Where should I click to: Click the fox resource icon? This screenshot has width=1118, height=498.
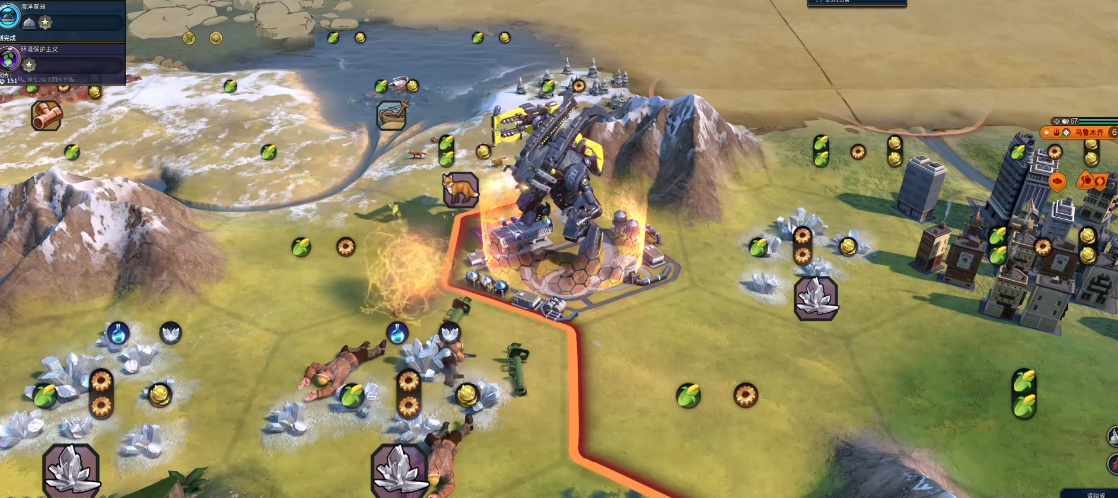point(460,188)
